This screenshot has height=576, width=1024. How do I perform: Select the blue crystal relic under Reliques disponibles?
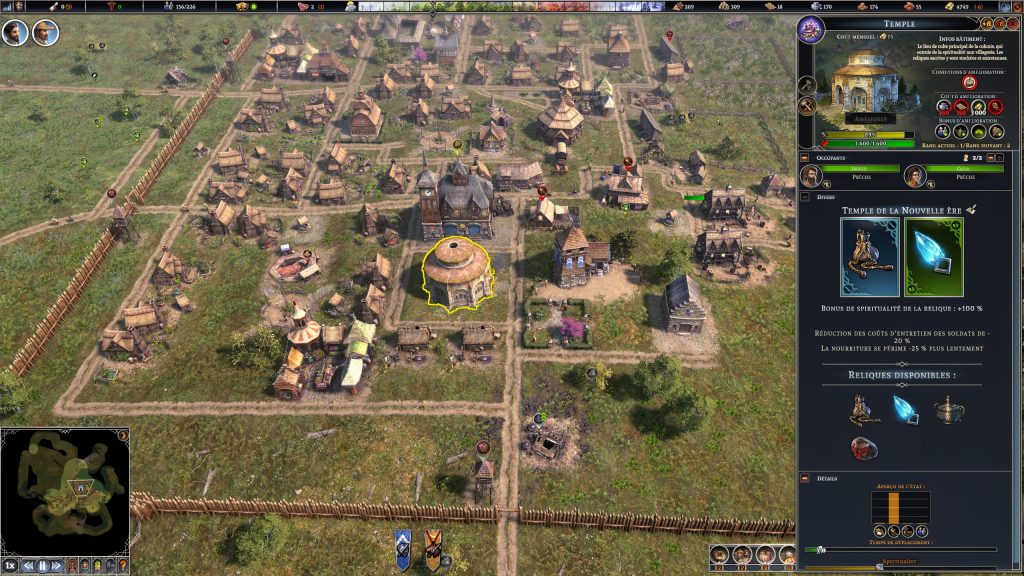(x=901, y=406)
